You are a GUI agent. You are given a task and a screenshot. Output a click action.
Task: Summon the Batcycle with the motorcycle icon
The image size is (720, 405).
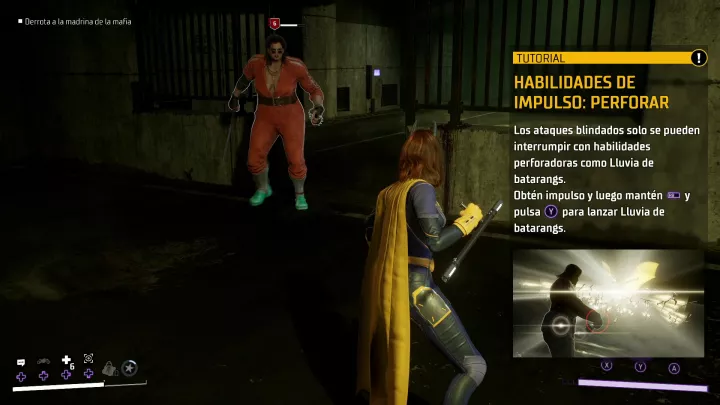(43, 361)
